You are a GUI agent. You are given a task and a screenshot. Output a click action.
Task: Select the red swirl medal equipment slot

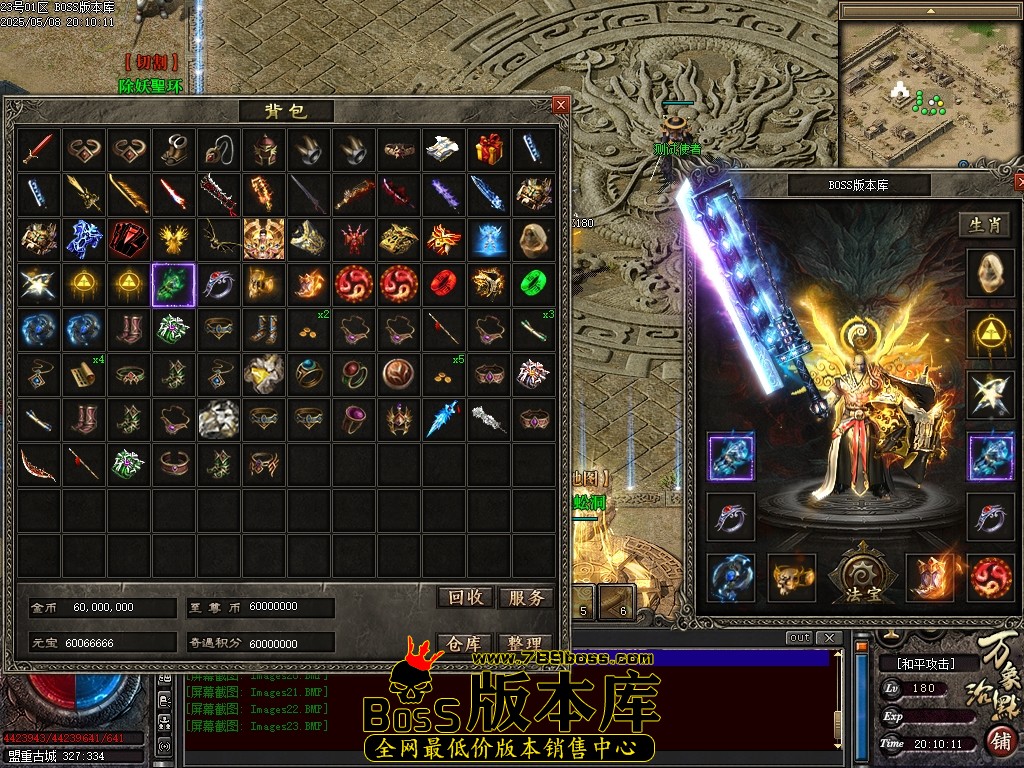pos(990,578)
